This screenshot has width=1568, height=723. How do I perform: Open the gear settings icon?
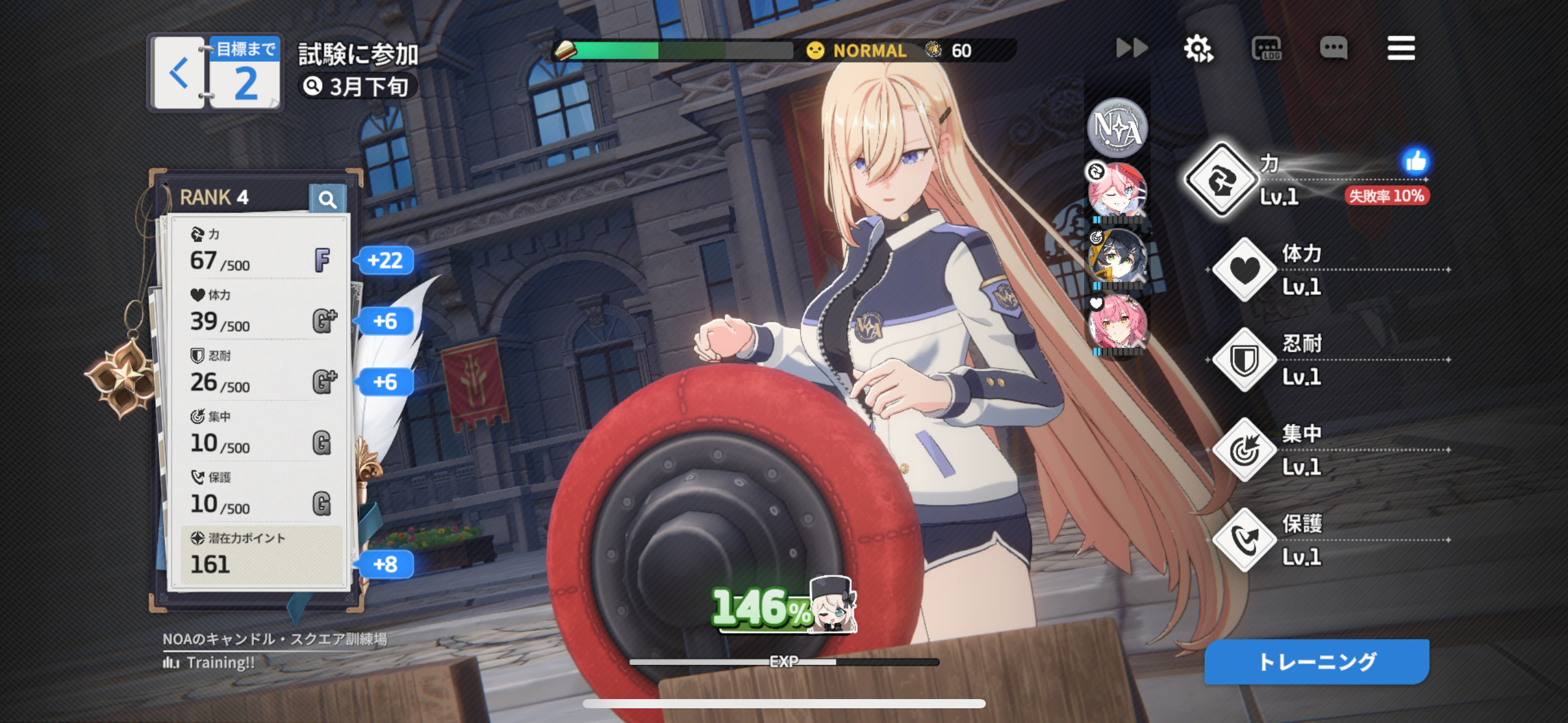coord(1197,48)
